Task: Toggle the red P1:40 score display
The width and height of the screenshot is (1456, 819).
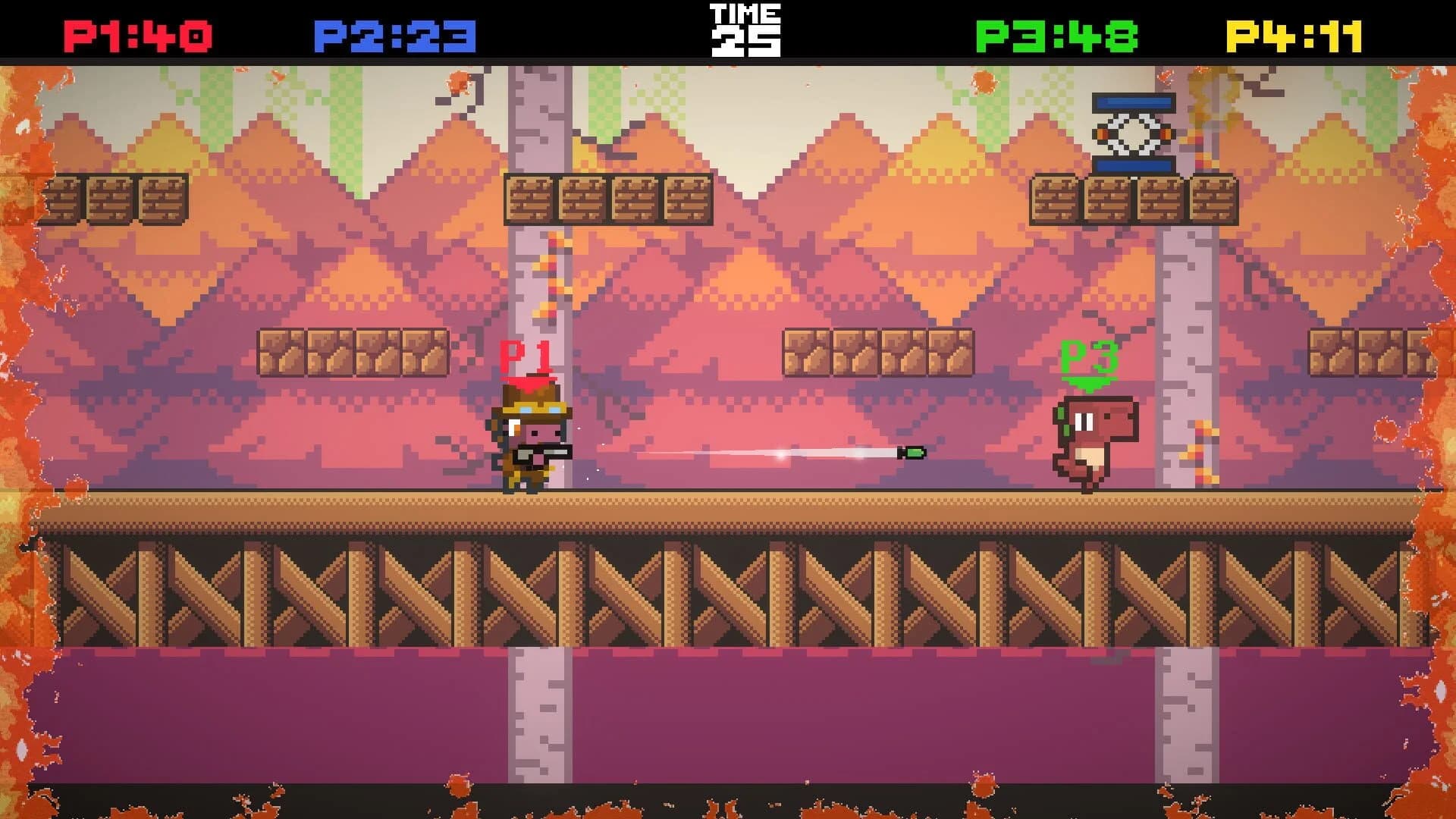Action: (x=136, y=32)
